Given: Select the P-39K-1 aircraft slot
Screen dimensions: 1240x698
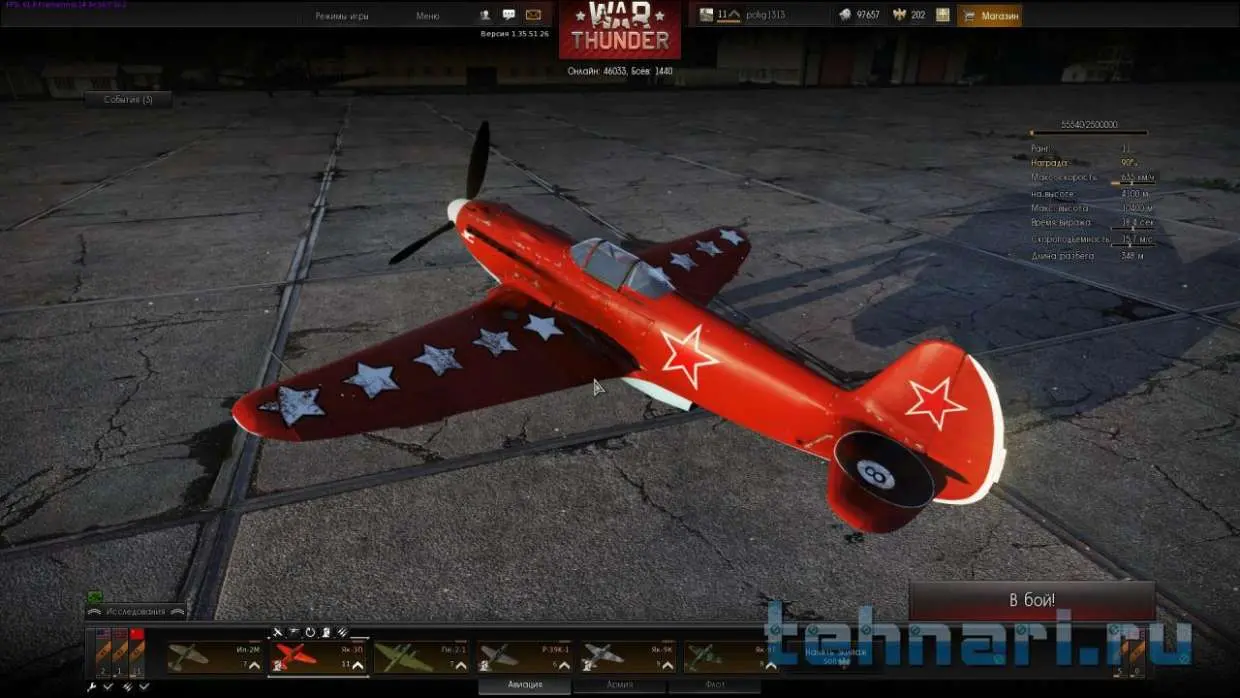Looking at the screenshot, I should (x=524, y=657).
